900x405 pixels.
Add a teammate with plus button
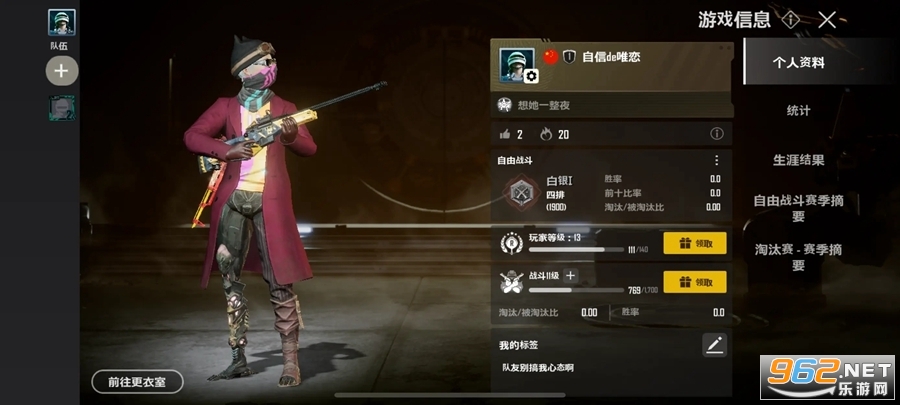click(x=61, y=71)
